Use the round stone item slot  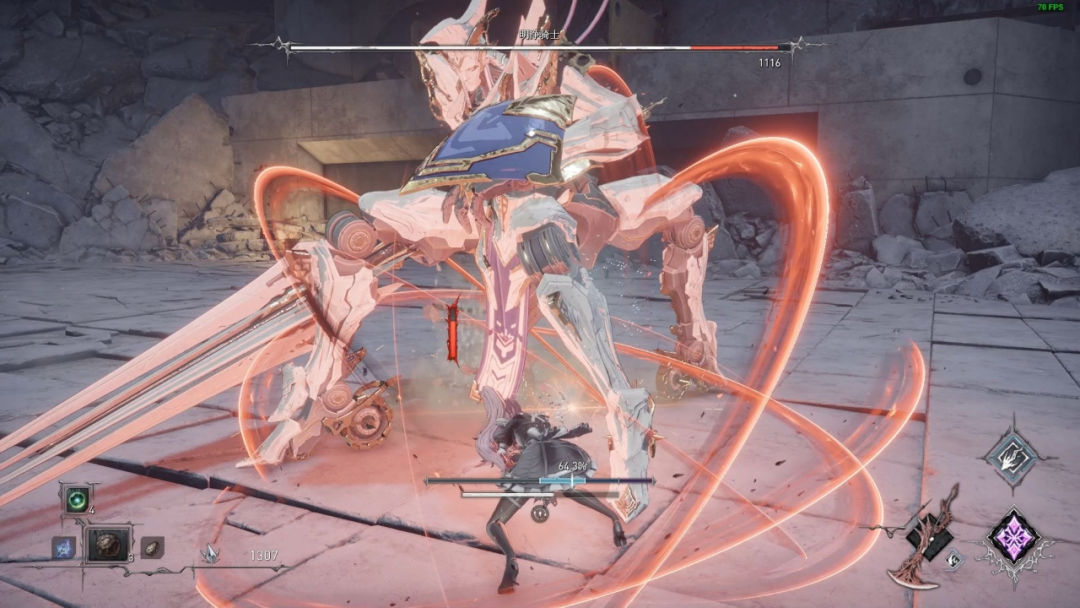point(108,545)
